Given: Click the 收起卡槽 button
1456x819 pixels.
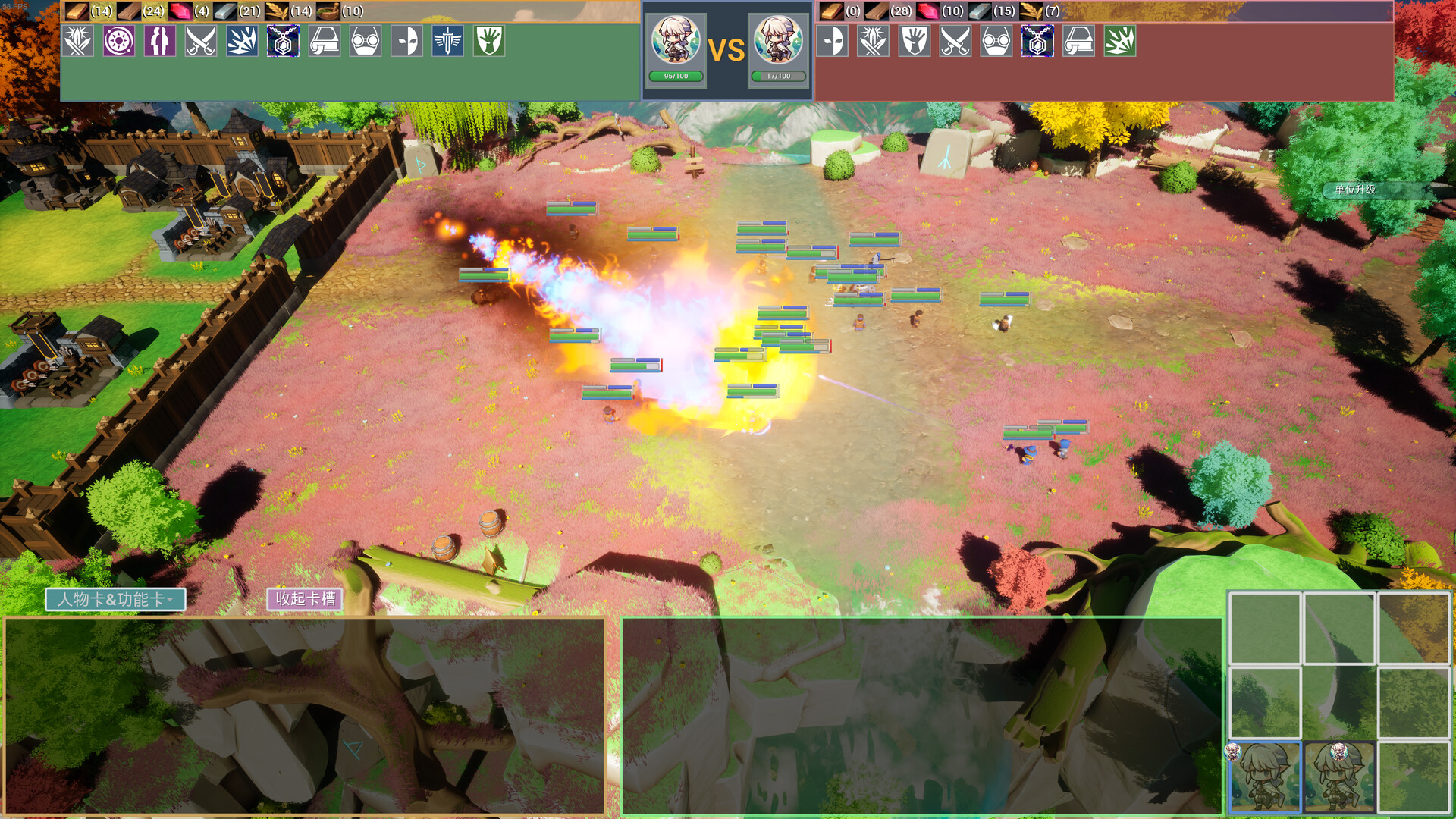Looking at the screenshot, I should (306, 599).
